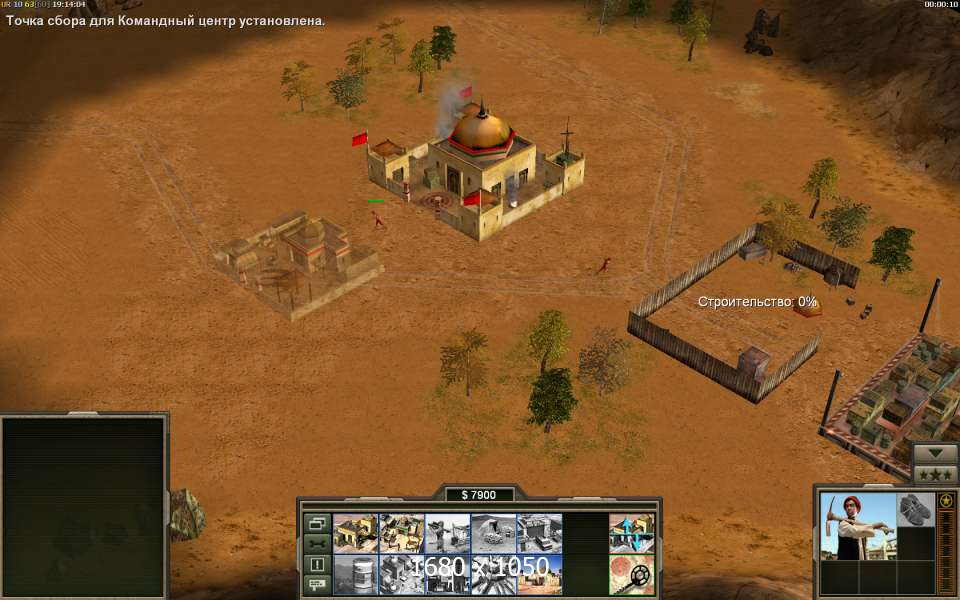Click the worker shoes upgrade icon
The image size is (960, 600).
915,509
